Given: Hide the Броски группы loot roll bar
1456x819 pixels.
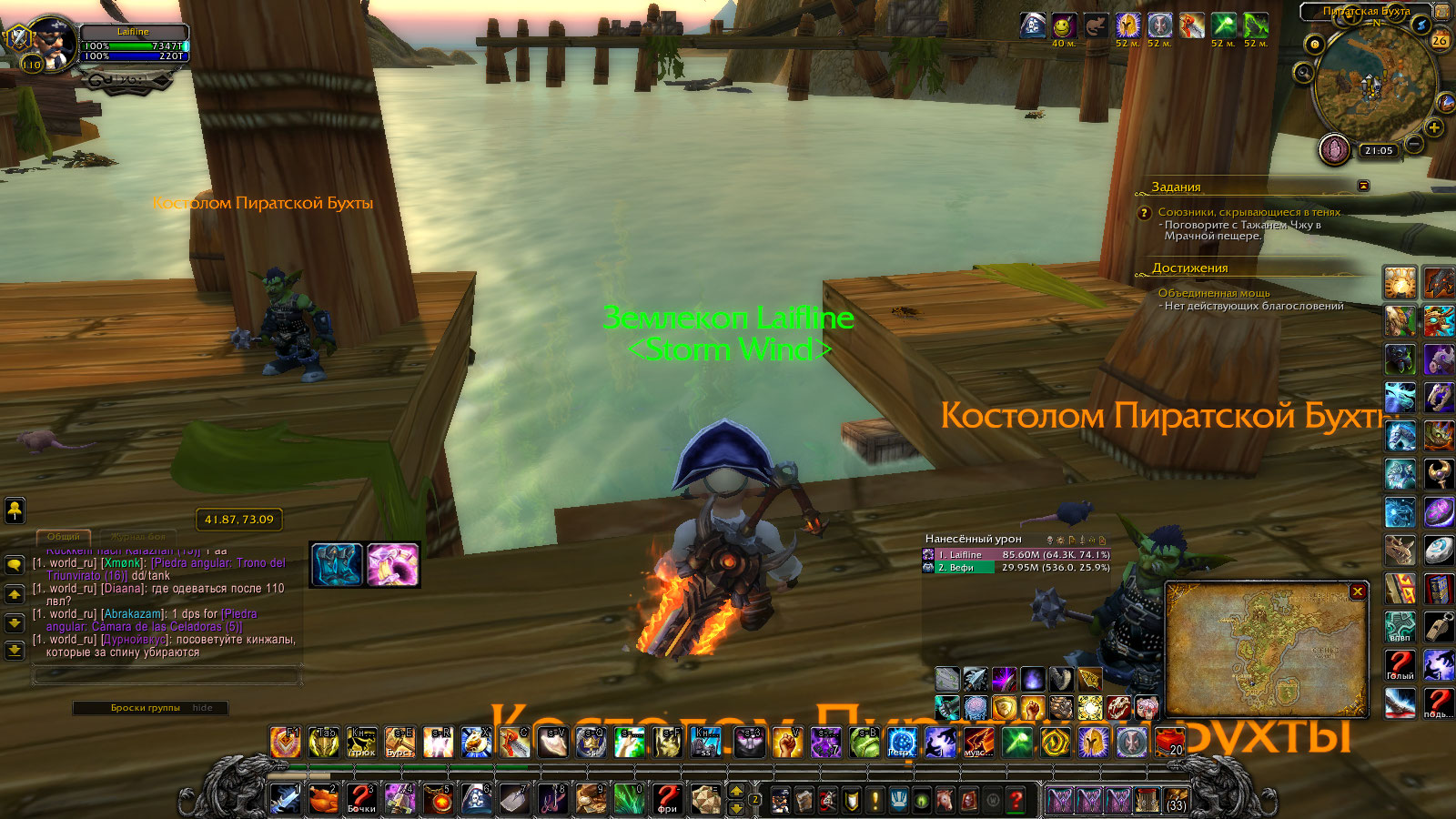Looking at the screenshot, I should (x=202, y=708).
